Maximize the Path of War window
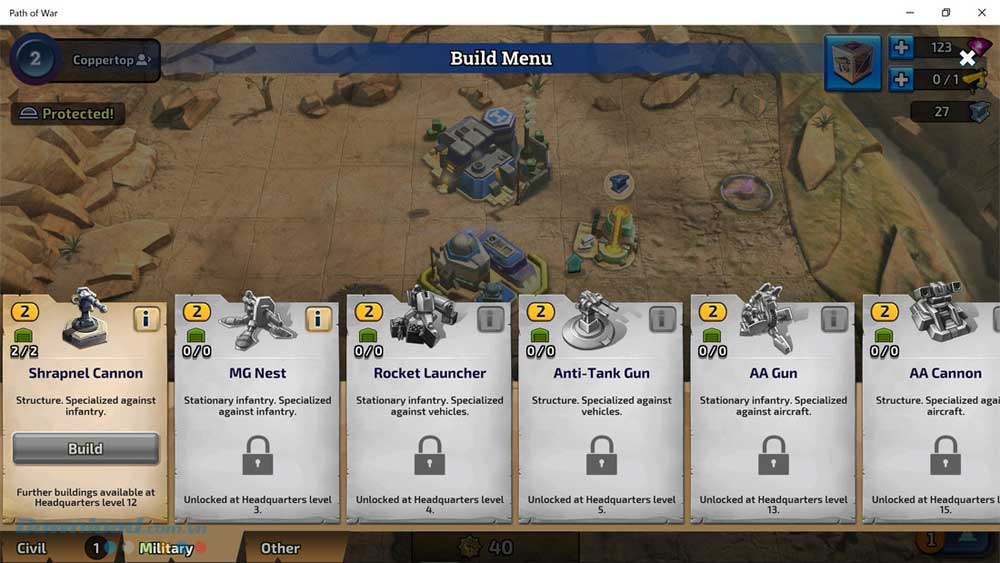The width and height of the screenshot is (1000, 563). (x=945, y=12)
